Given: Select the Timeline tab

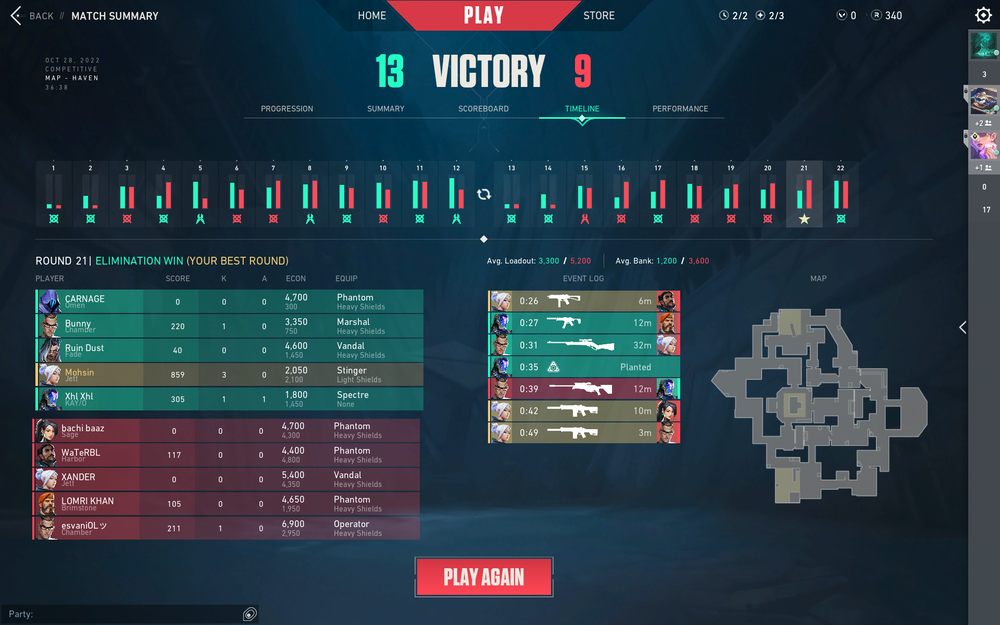Looking at the screenshot, I should click(x=582, y=109).
